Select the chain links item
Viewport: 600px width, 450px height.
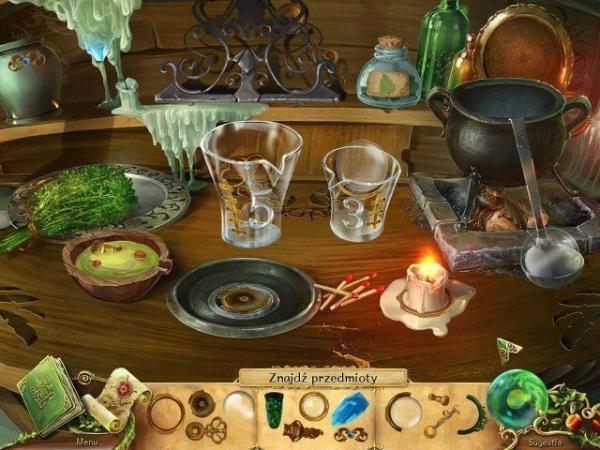(x=348, y=434)
